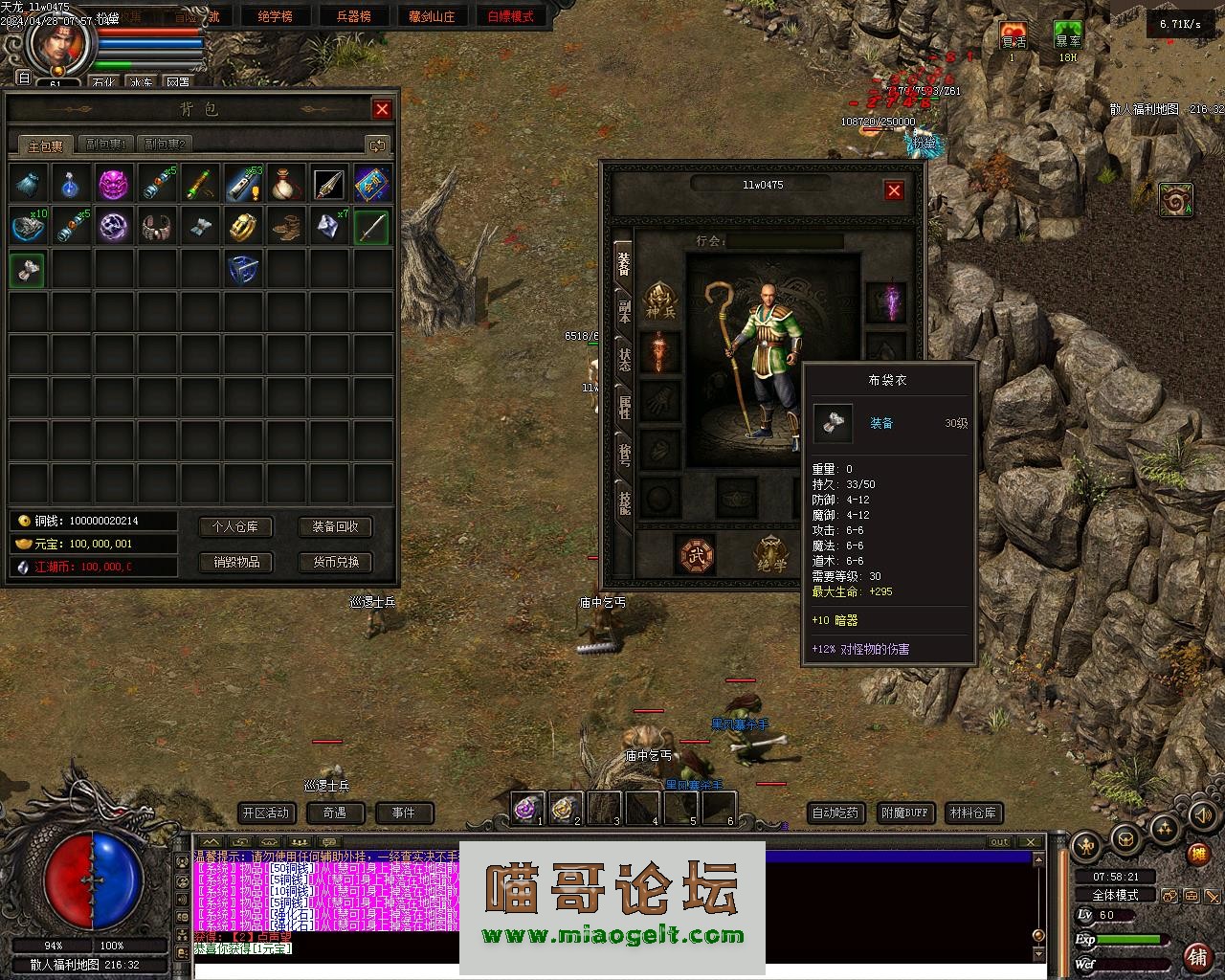The width and height of the screenshot is (1225, 980).
Task: Select the sword in the highlighted slot
Action: tap(372, 227)
